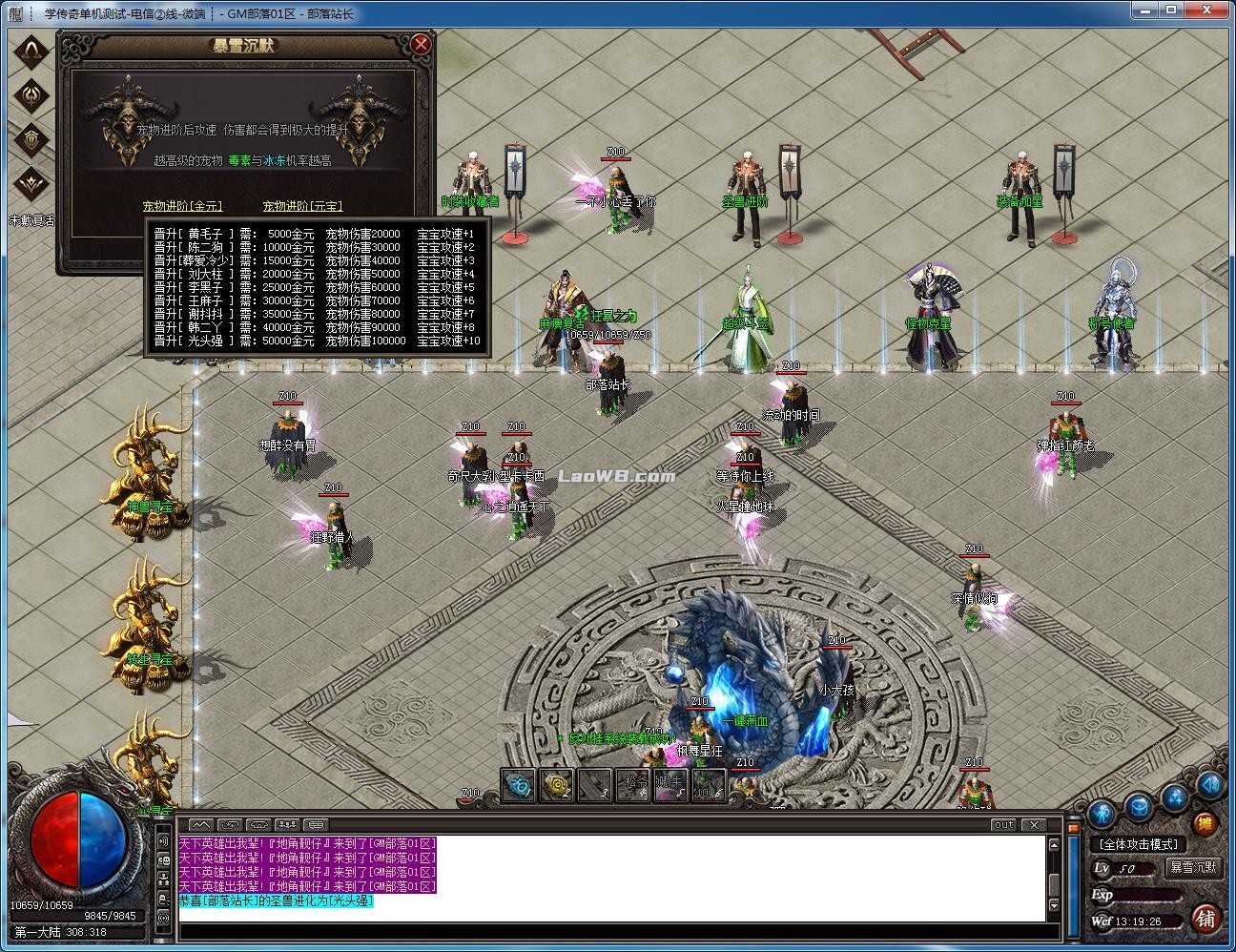Click the winged diamond icon above 未戴复活
This screenshot has height=952, width=1236.
pos(32,182)
